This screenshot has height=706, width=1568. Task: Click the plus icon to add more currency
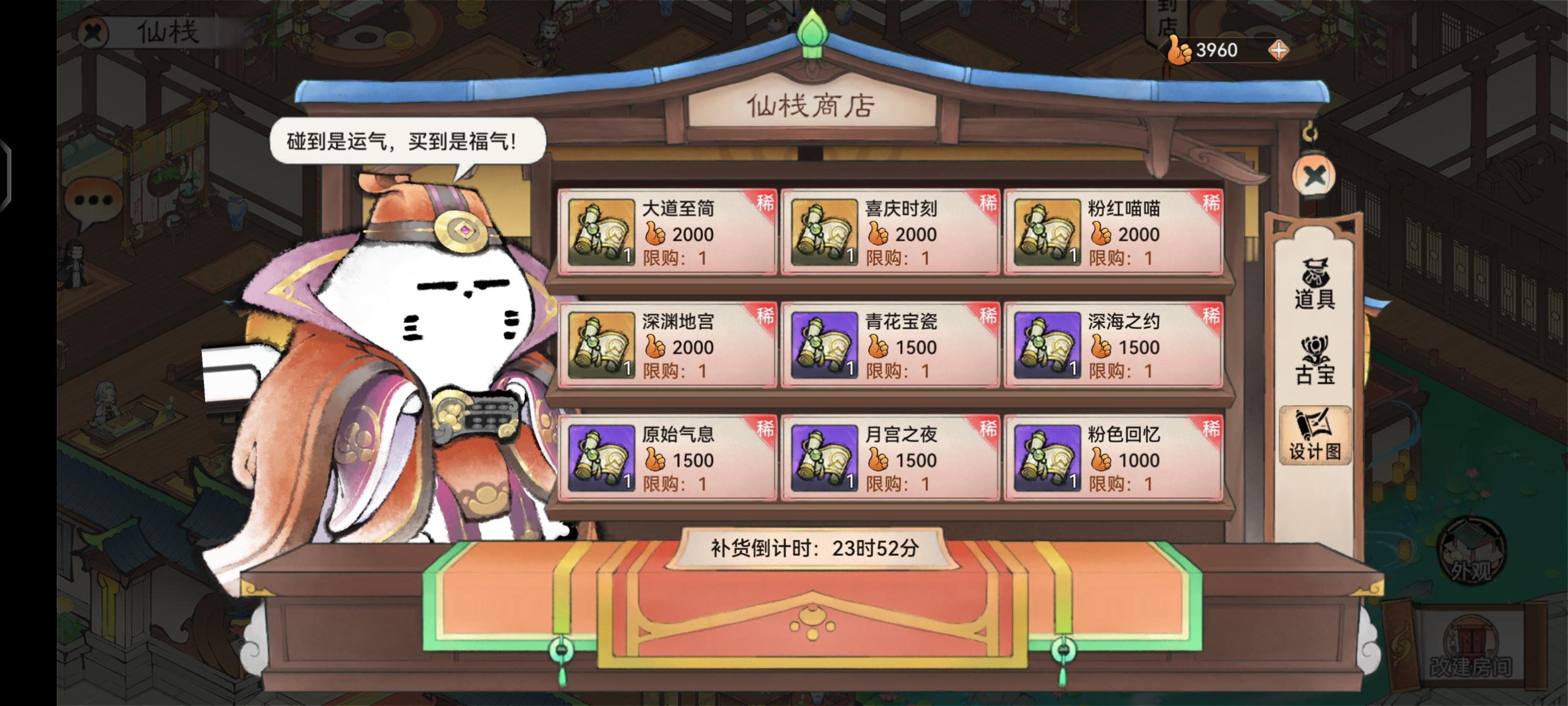[x=1279, y=51]
